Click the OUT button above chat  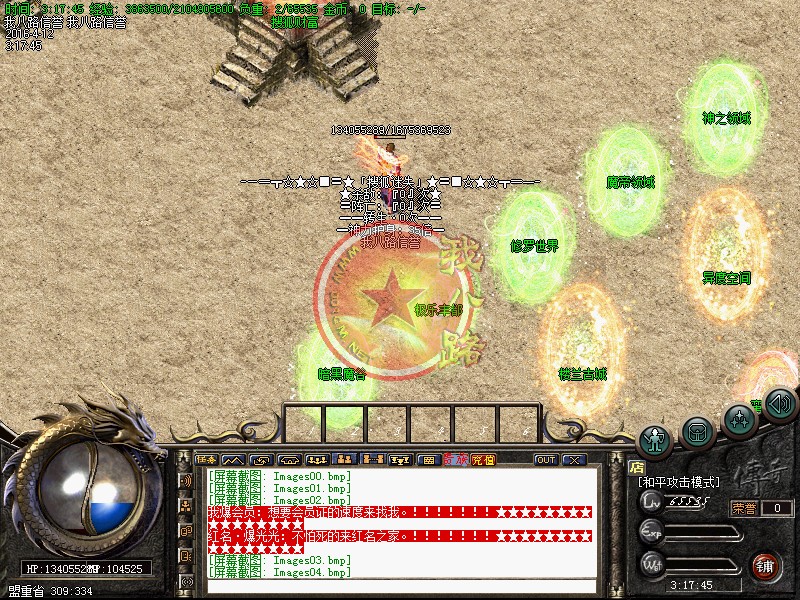click(546, 460)
